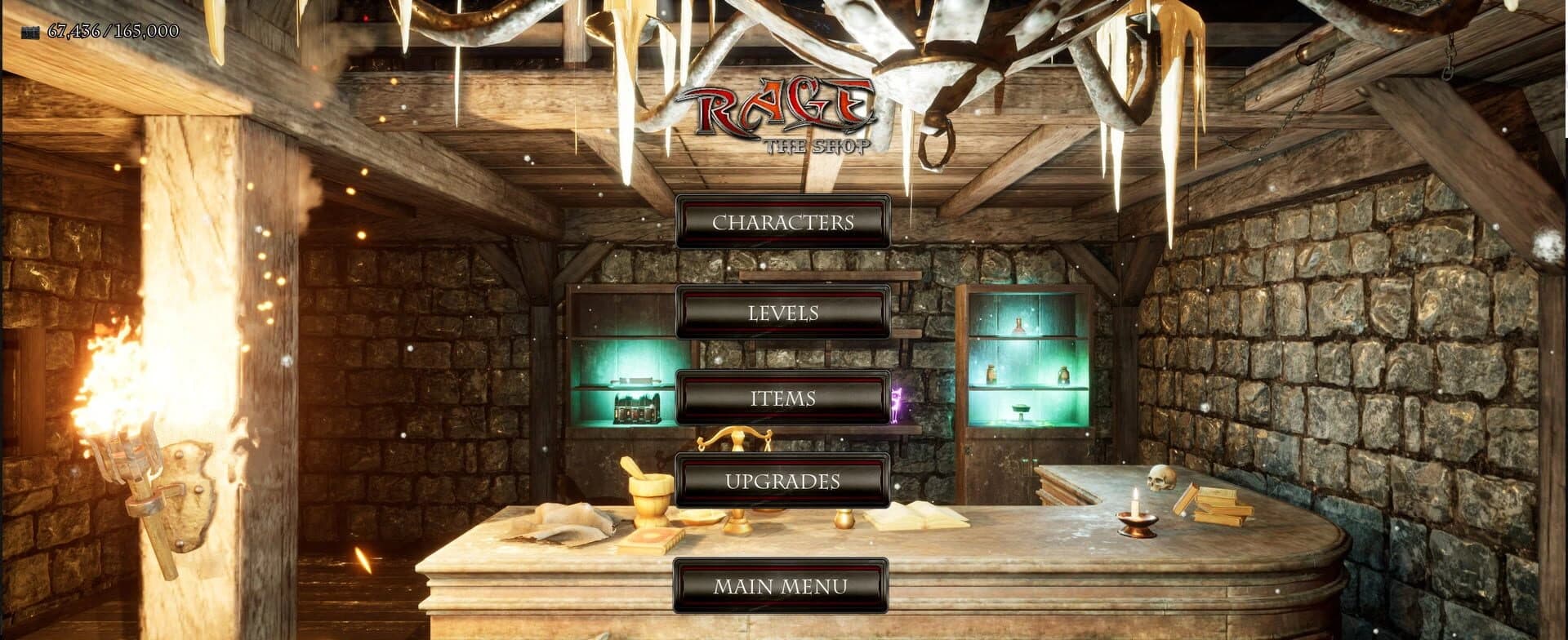Image resolution: width=1568 pixels, height=640 pixels.
Task: Click the parchment scroll on the counter
Action: 563,524
